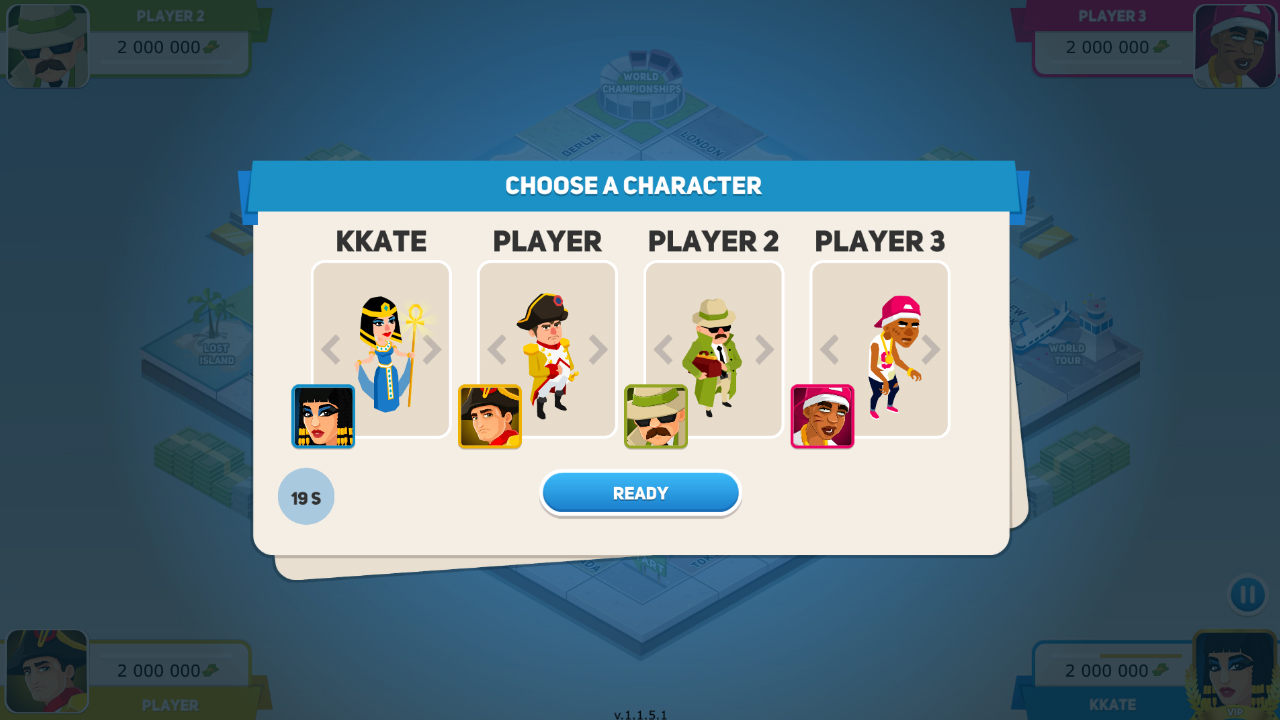
Task: Select Napoleon's small portrait icon under PLAYER
Action: [489, 416]
